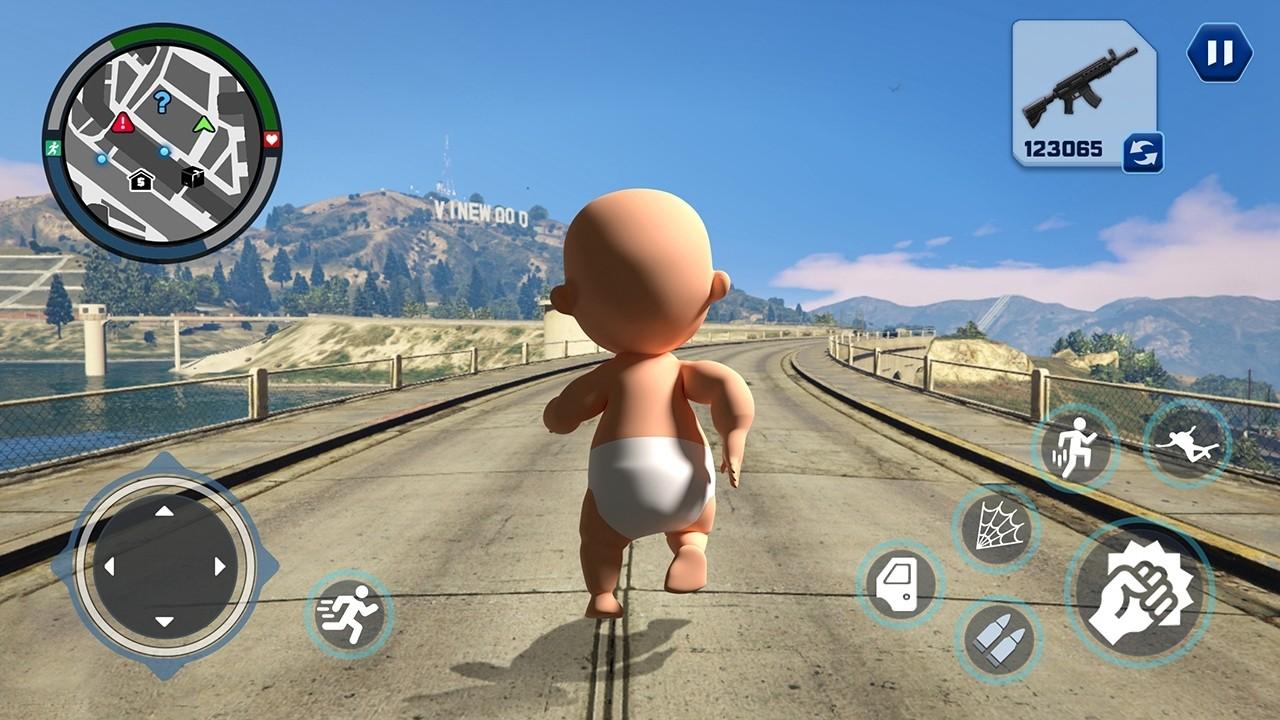The height and width of the screenshot is (720, 1280).
Task: Tap the bullets ammo button
Action: [998, 640]
